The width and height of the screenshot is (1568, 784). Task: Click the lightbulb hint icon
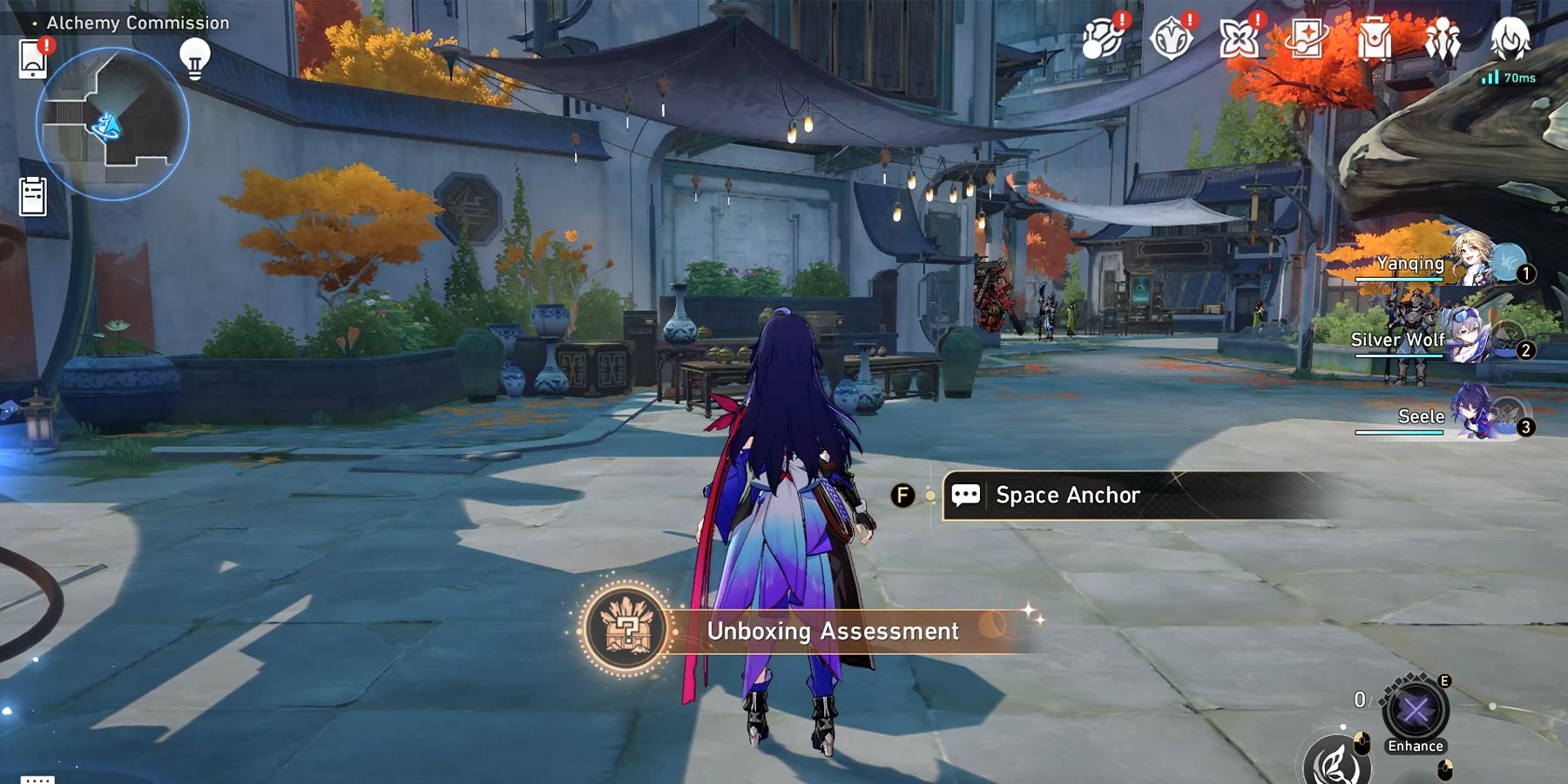click(x=195, y=57)
